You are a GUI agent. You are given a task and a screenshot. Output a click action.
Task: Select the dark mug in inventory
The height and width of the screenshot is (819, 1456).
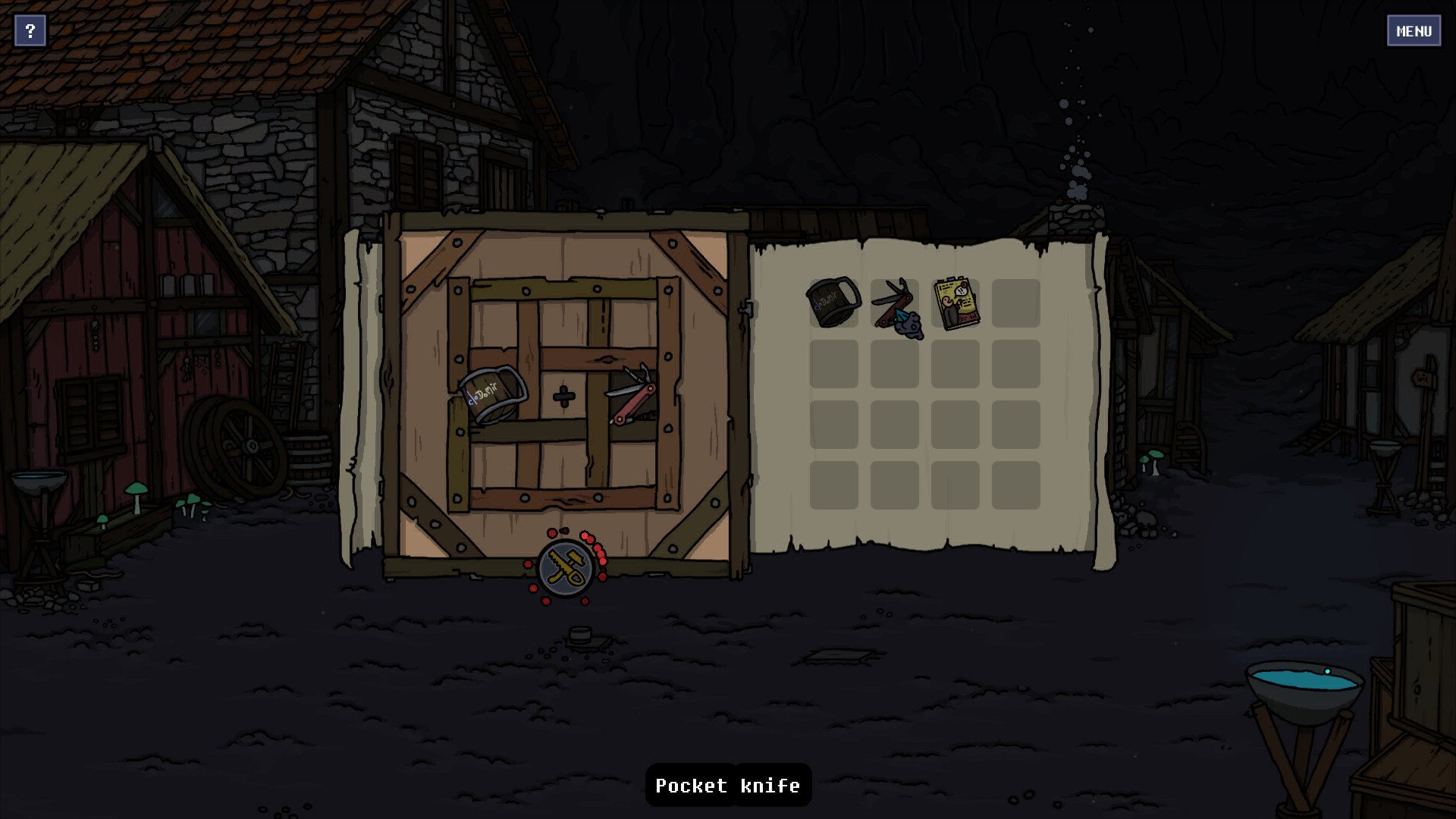pyautogui.click(x=833, y=302)
